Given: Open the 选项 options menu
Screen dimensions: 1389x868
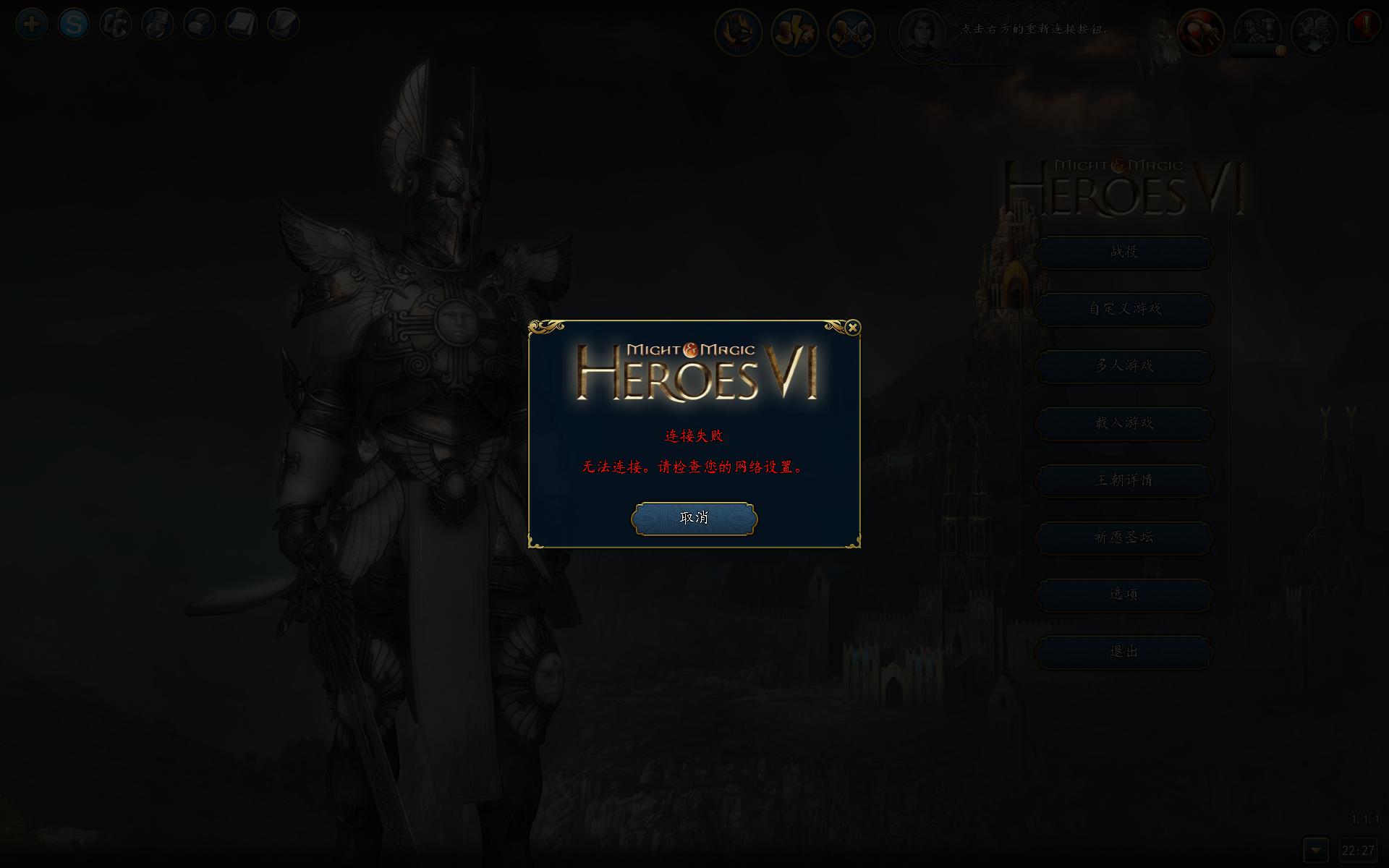Looking at the screenshot, I should tap(1124, 595).
